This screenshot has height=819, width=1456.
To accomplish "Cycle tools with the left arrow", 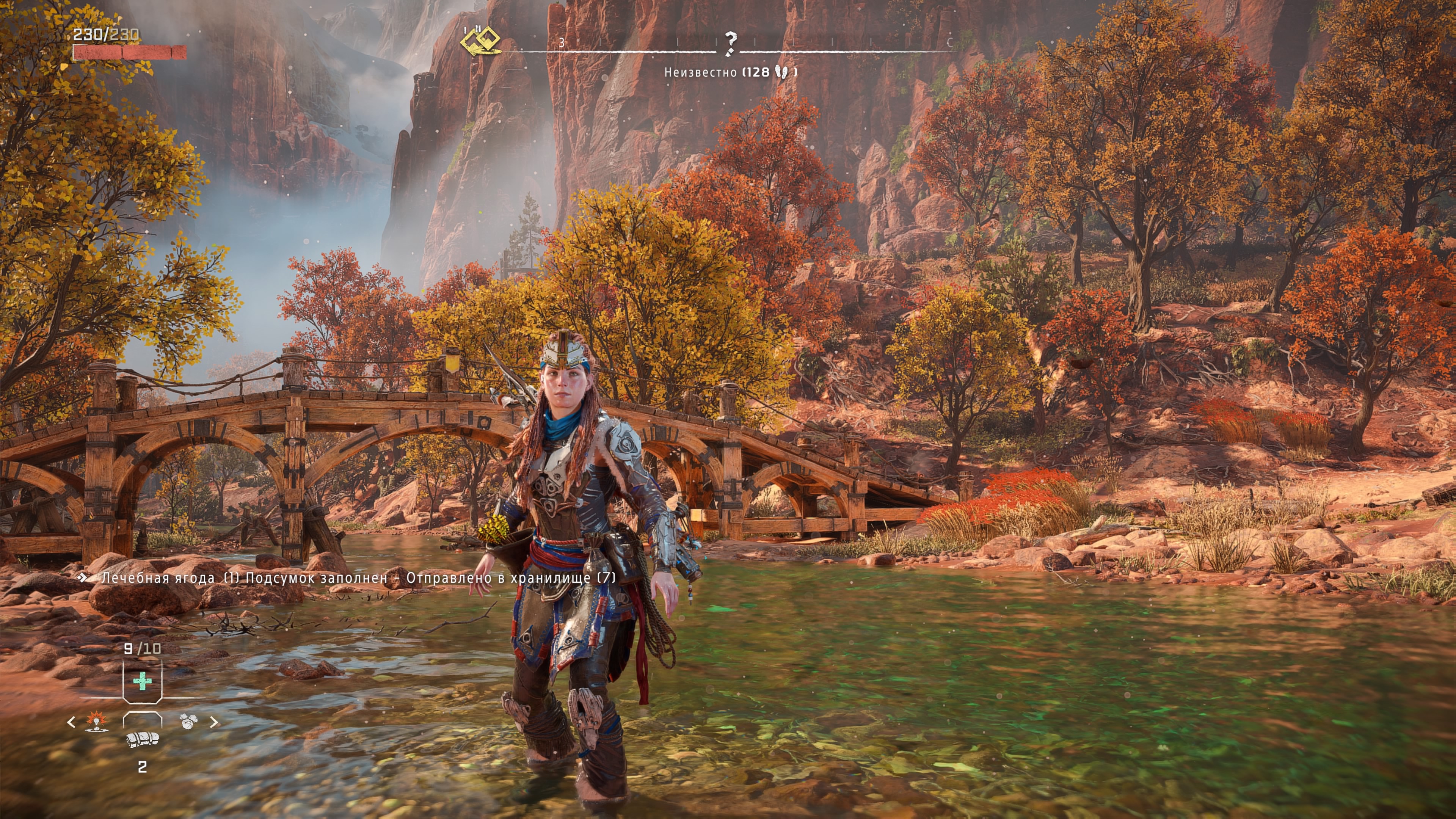I will coord(71,722).
